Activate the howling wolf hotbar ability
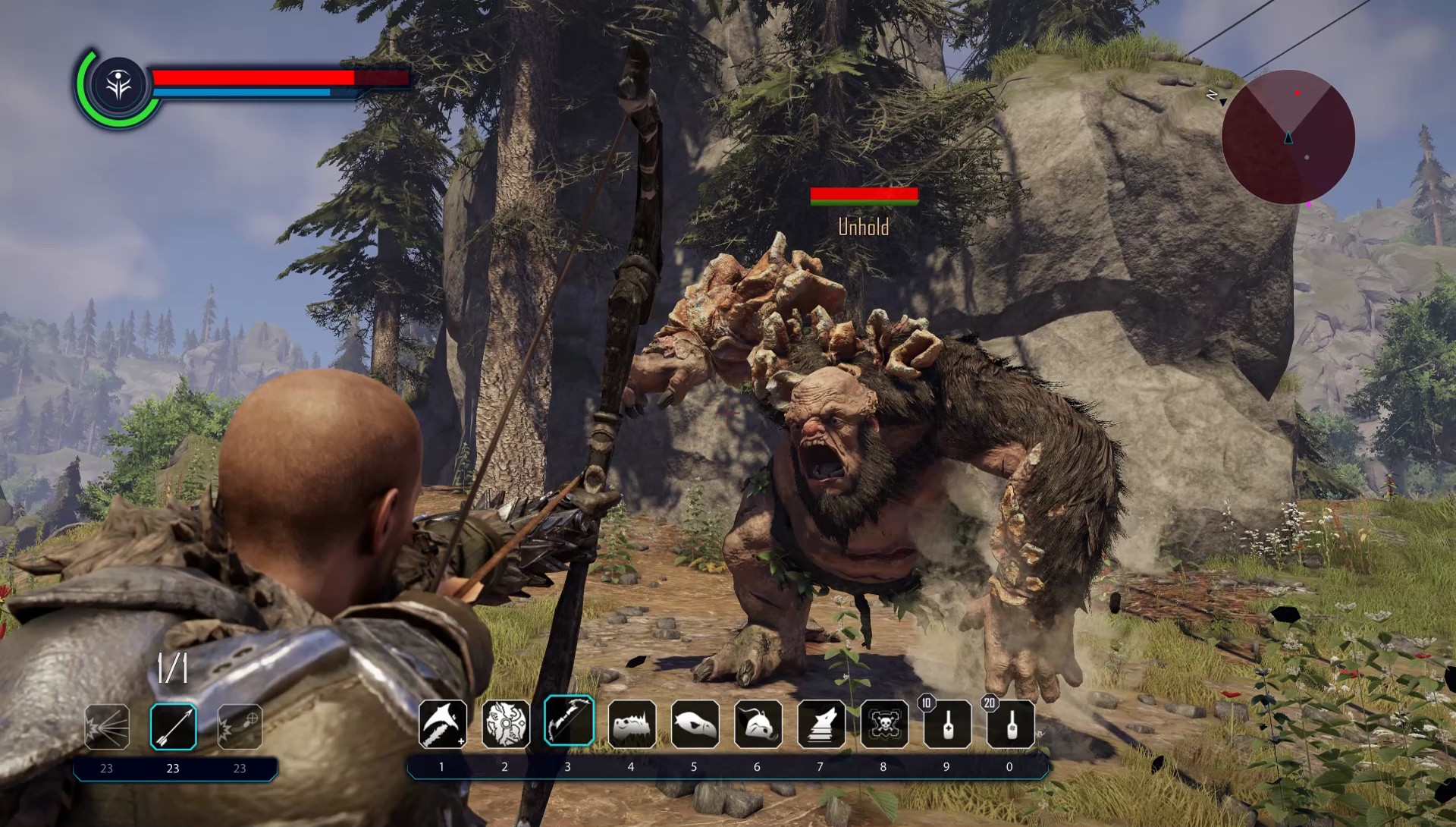The width and height of the screenshot is (1456, 827). 821,724
